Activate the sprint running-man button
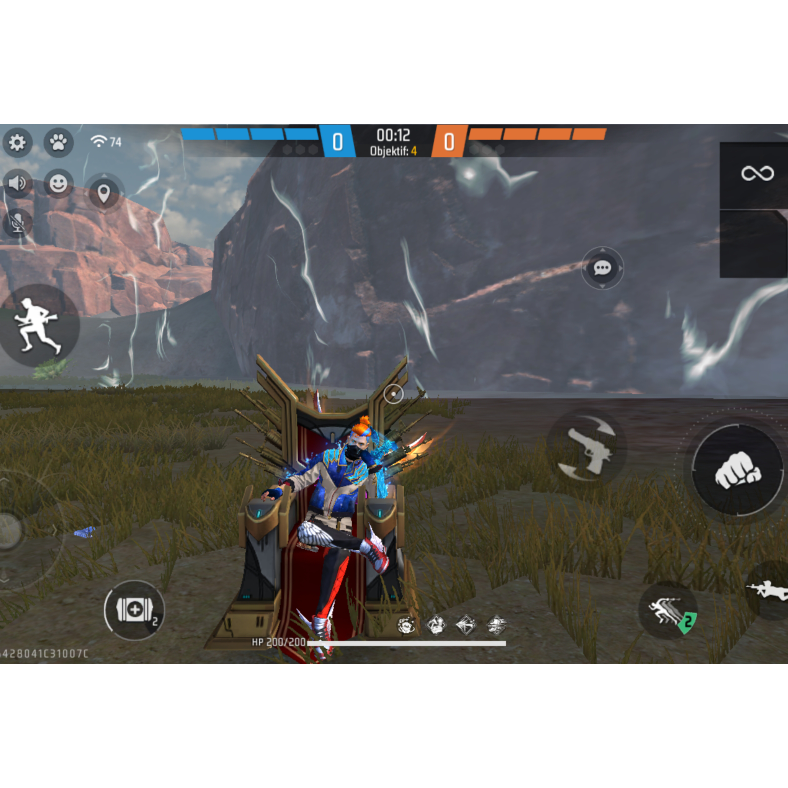Viewport: 788px width, 788px height. 38,324
